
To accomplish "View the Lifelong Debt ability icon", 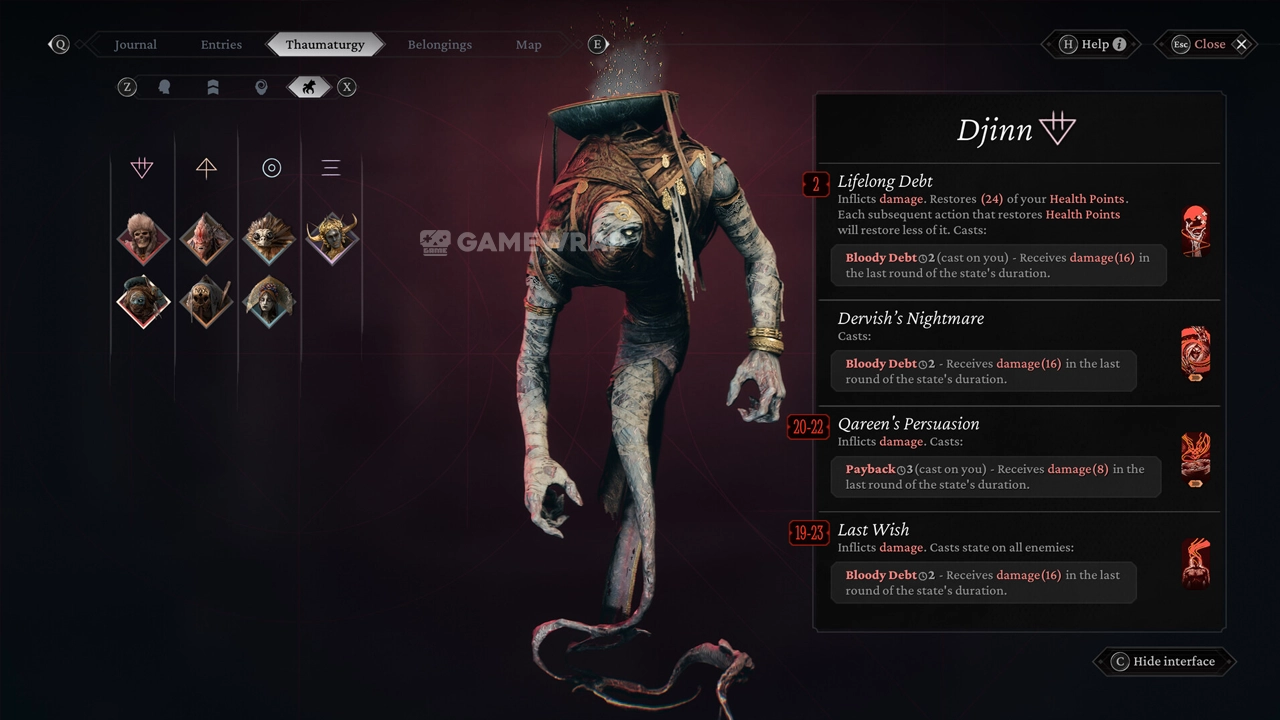I will [x=1195, y=231].
